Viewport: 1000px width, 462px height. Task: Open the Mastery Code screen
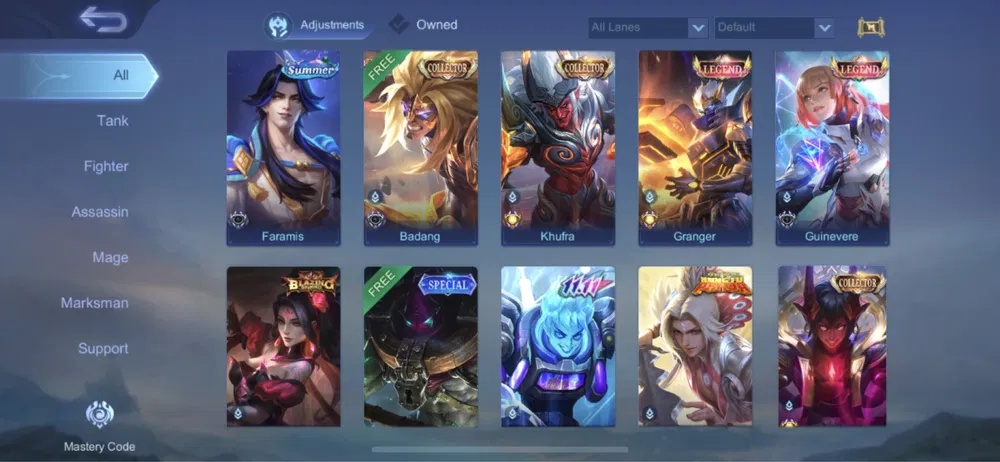[x=99, y=425]
